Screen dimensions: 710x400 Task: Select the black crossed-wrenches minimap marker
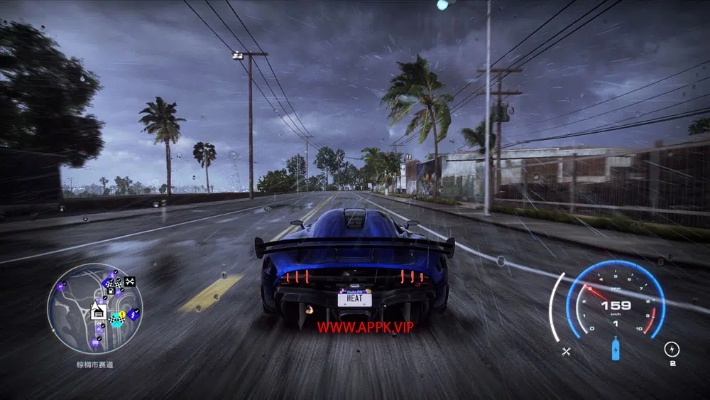(x=129, y=282)
